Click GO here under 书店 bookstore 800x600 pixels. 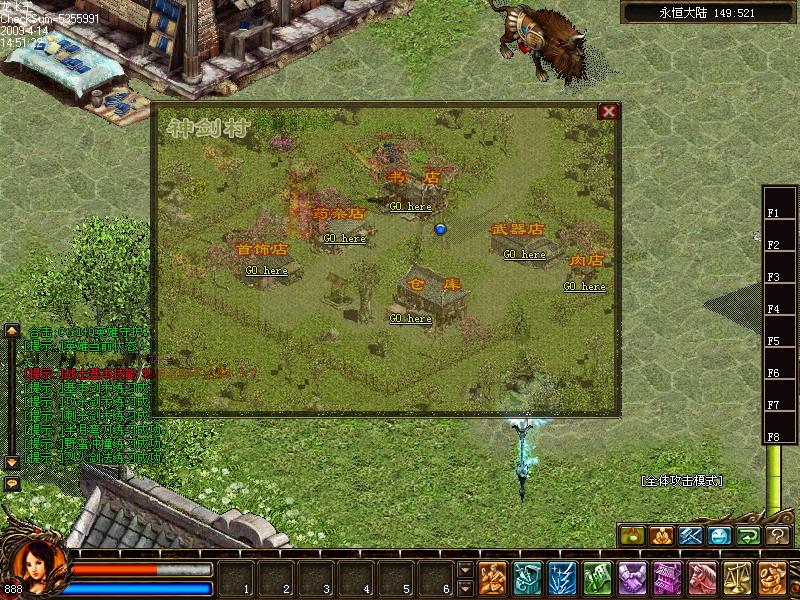pos(410,207)
